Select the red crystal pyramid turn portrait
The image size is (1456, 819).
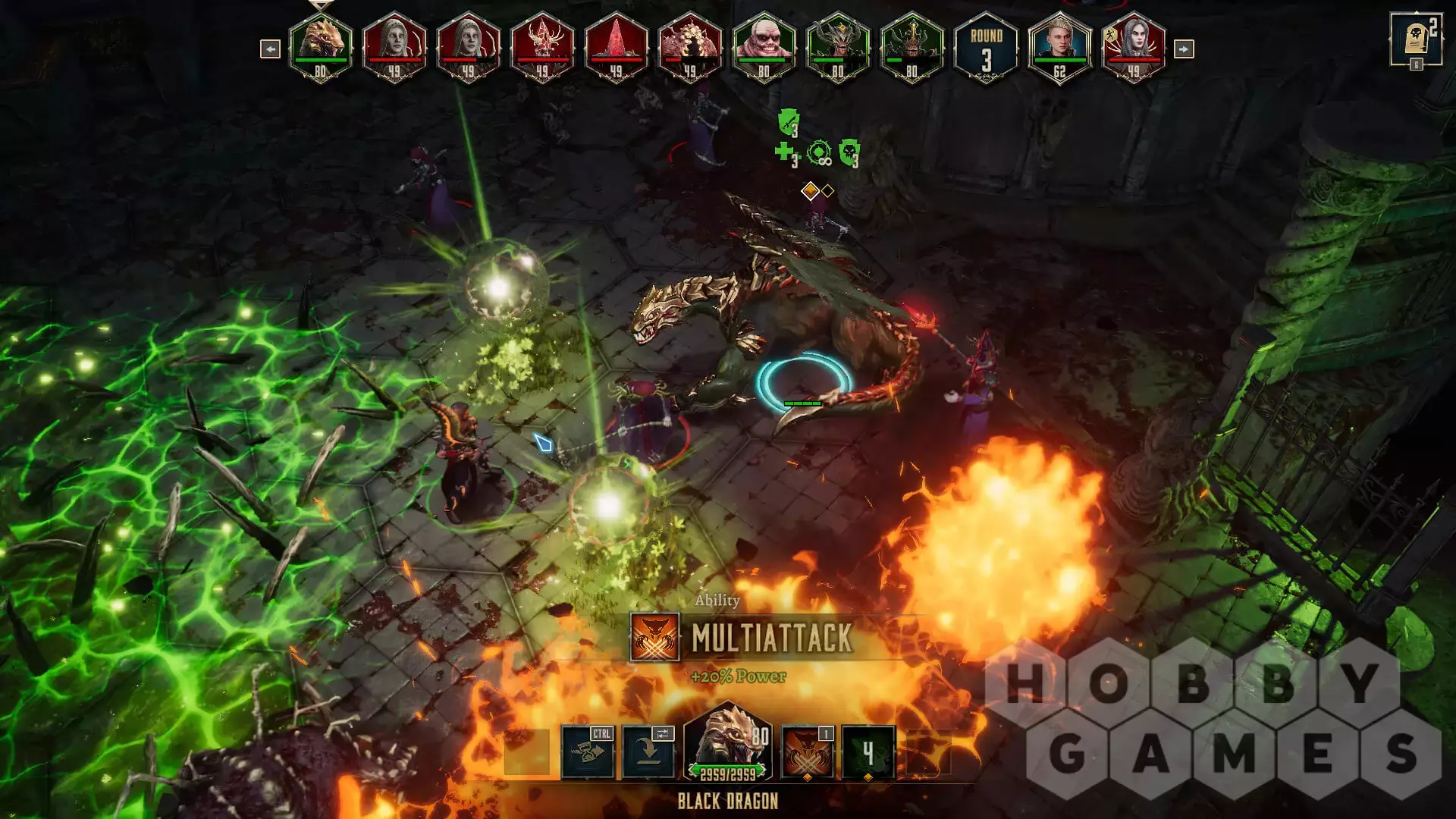(617, 45)
